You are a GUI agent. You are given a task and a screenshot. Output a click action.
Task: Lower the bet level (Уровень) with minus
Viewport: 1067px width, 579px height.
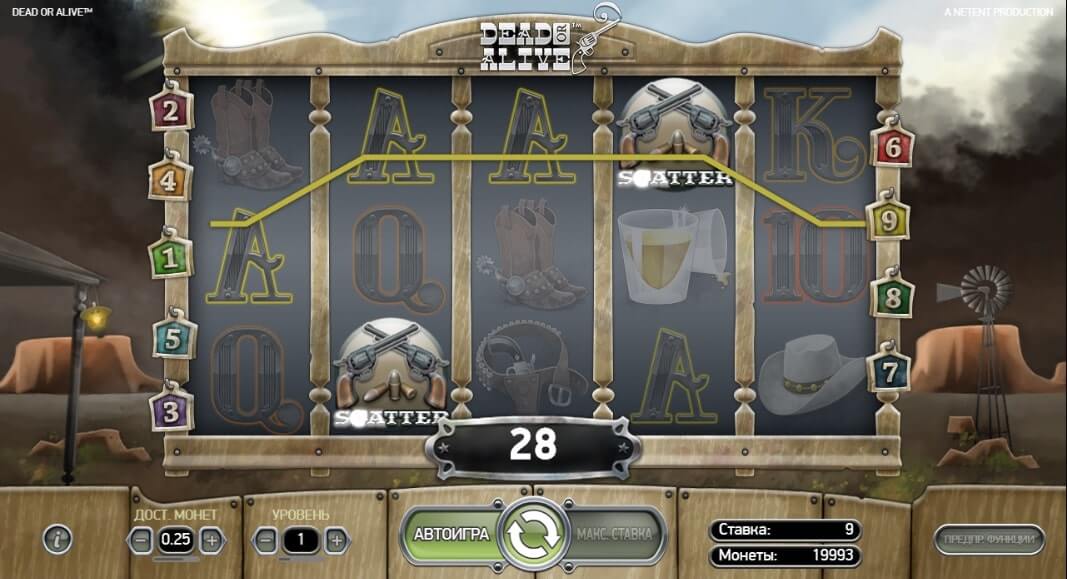(x=265, y=541)
